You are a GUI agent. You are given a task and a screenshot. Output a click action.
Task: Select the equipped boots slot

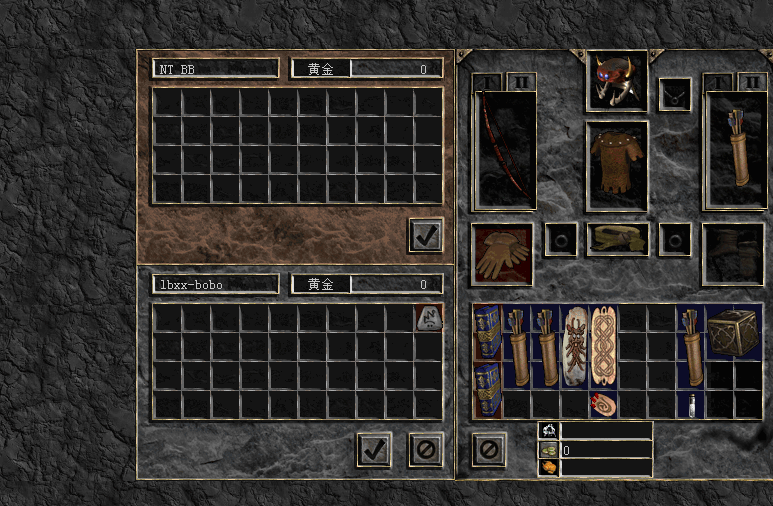[x=733, y=253]
